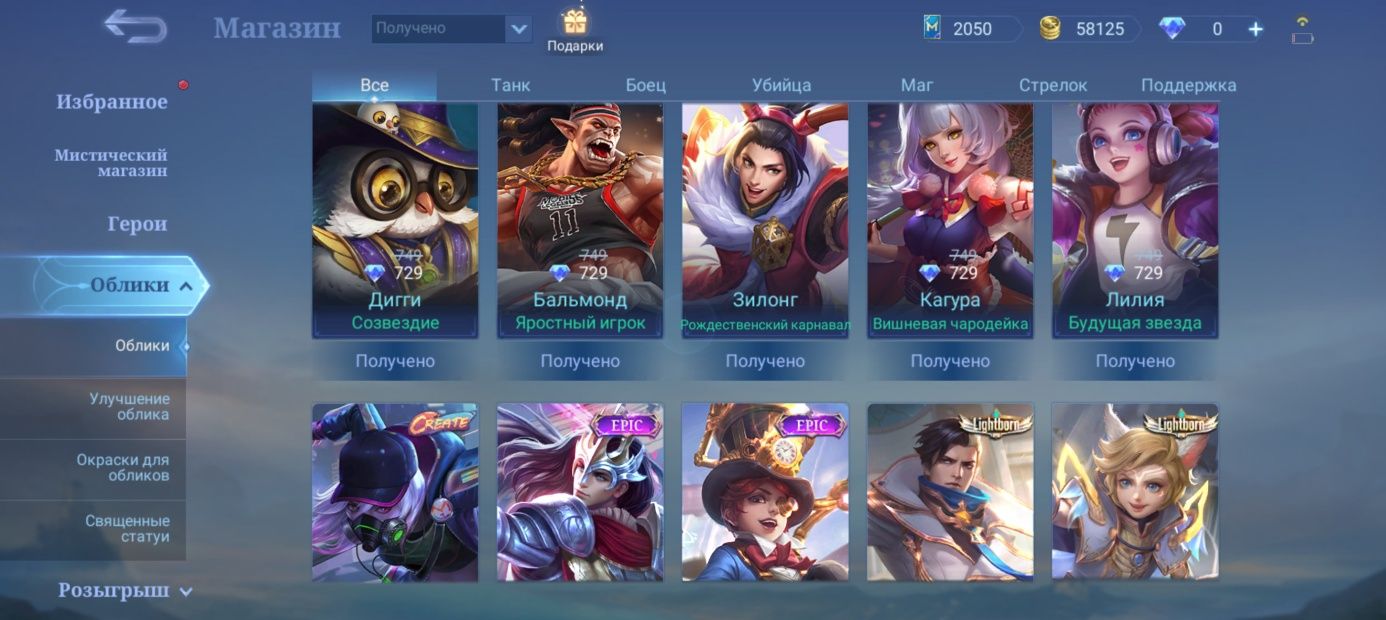This screenshot has width=1386, height=620.
Task: Go back with the return arrow
Action: tap(135, 27)
